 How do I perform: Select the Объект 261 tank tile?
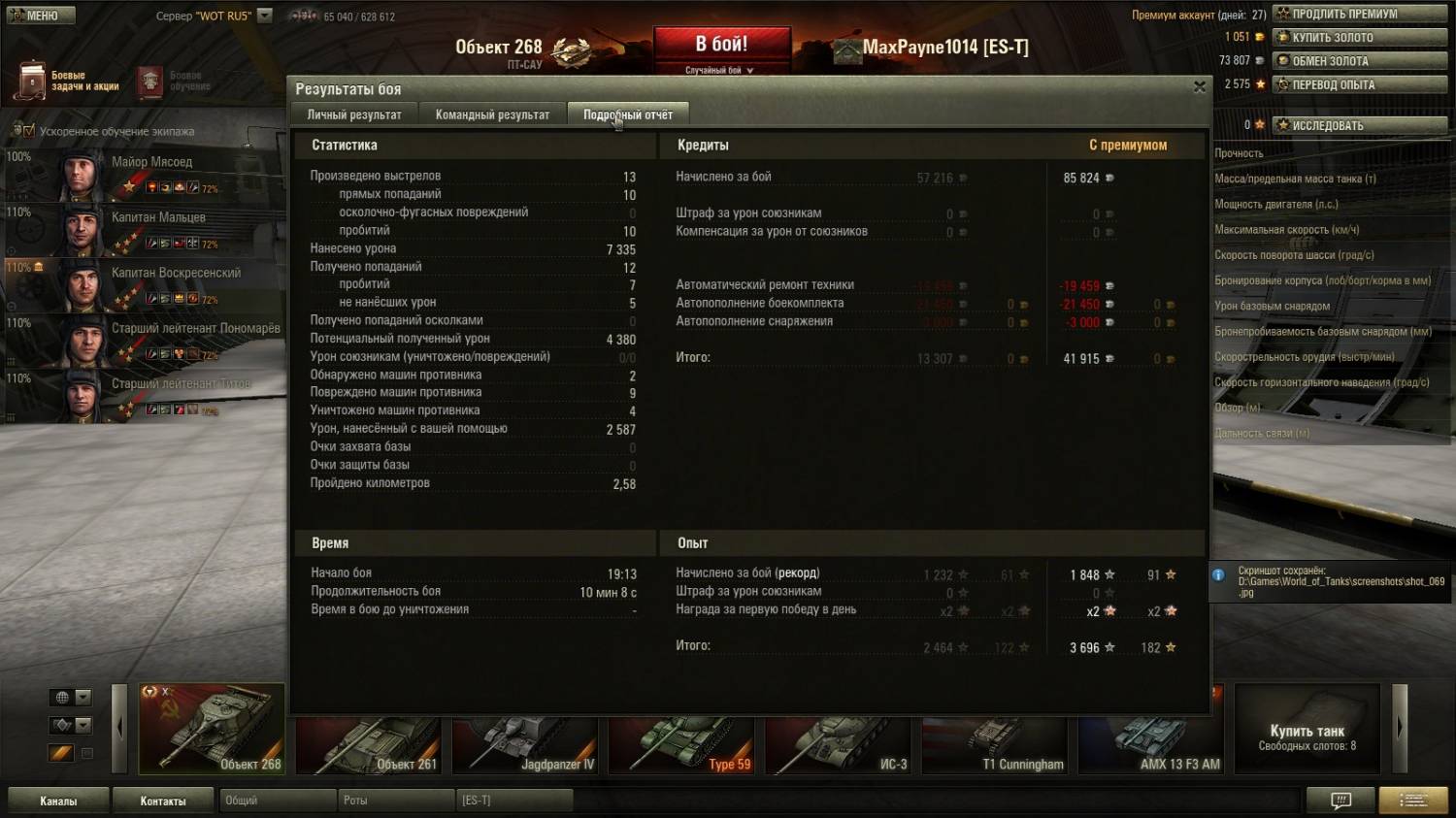coord(369,745)
